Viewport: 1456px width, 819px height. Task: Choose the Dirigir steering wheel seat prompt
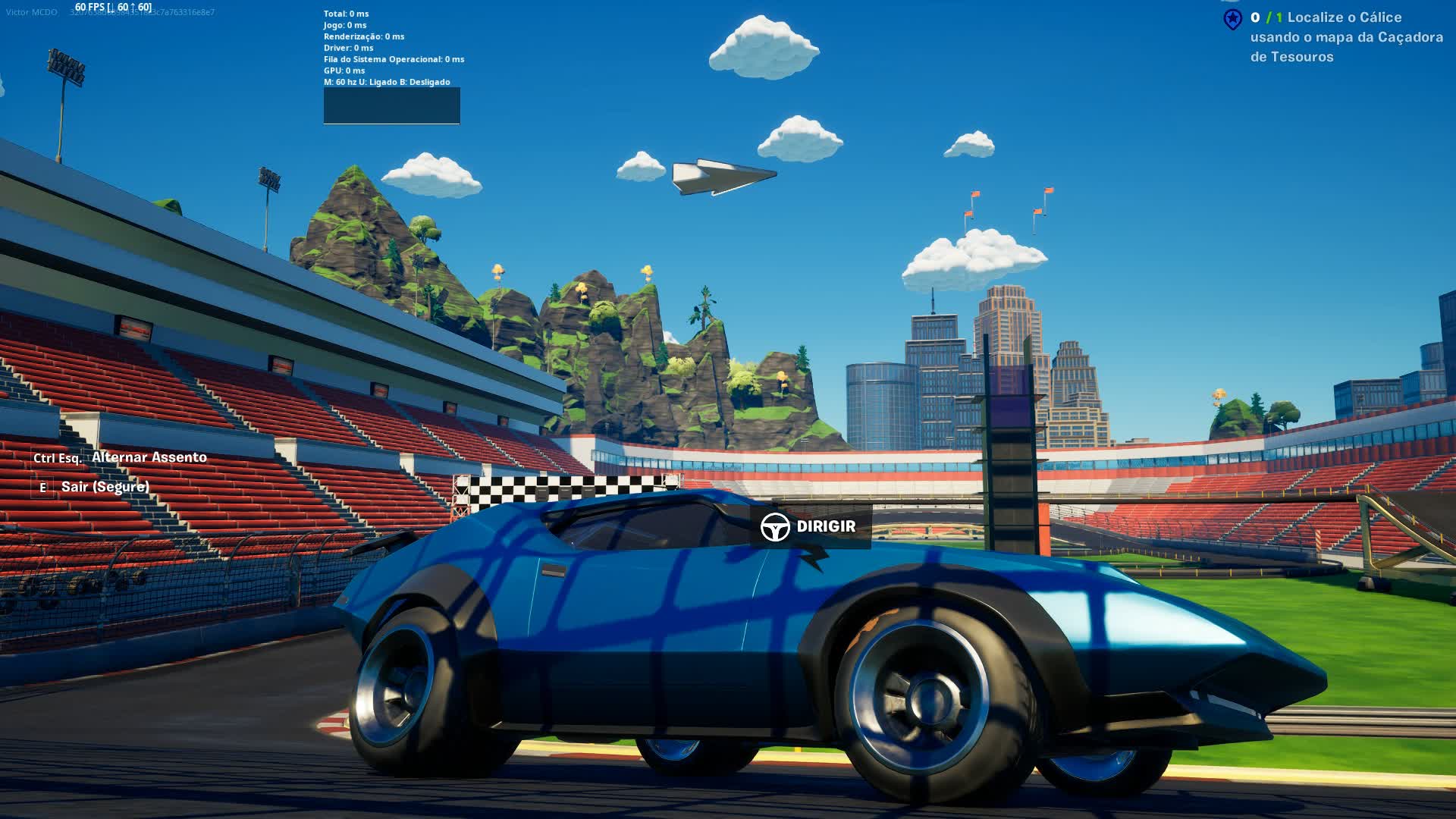click(810, 526)
